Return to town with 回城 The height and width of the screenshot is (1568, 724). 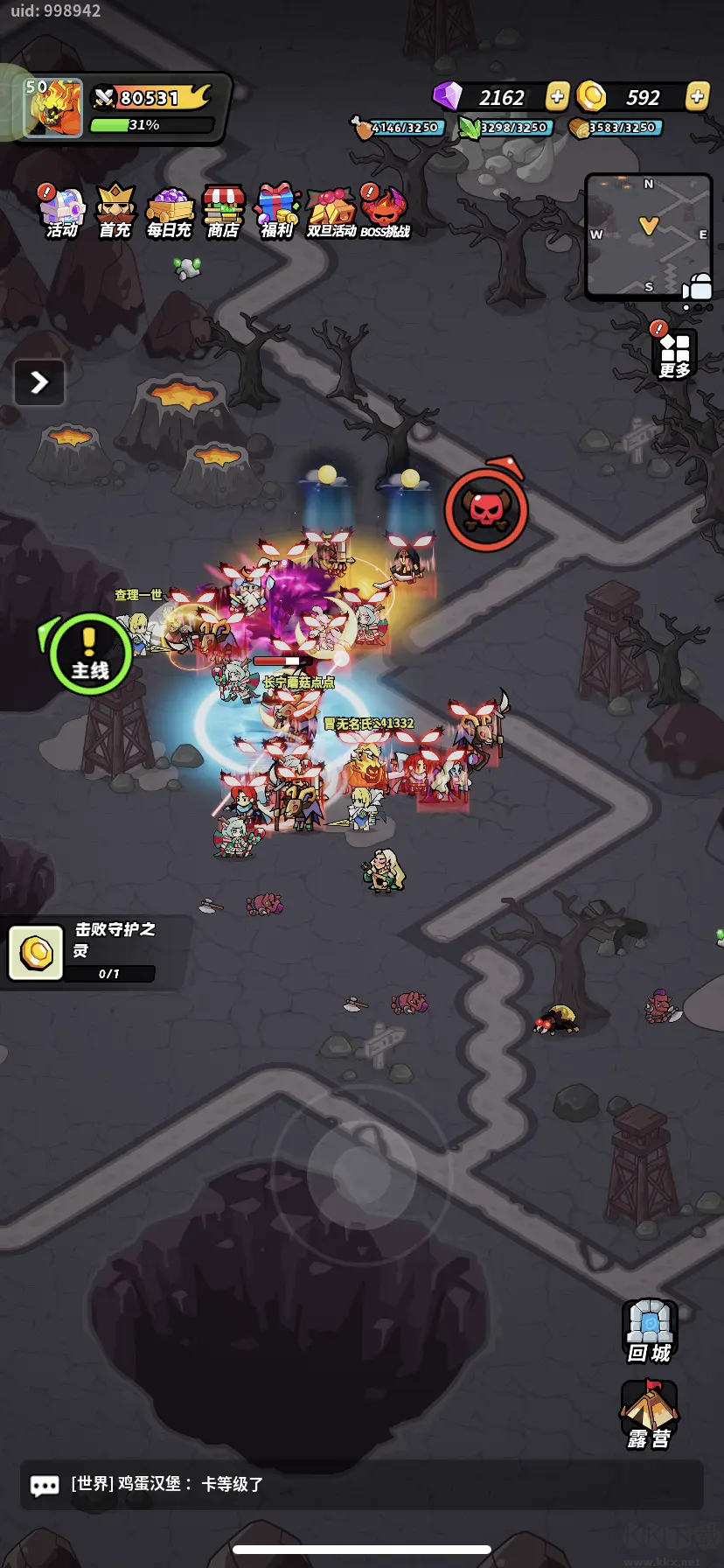649,1331
